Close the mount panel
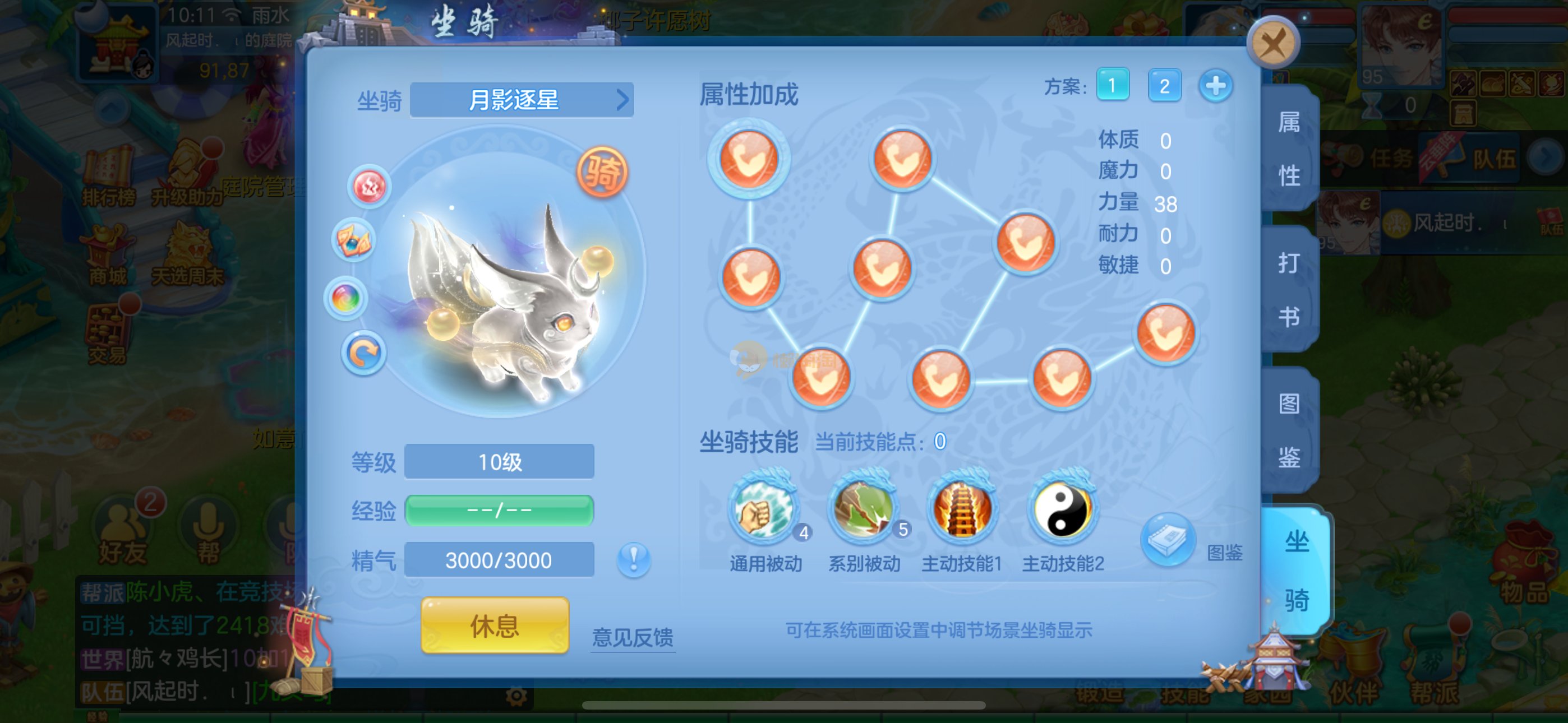The image size is (1568, 723). pos(1273,44)
